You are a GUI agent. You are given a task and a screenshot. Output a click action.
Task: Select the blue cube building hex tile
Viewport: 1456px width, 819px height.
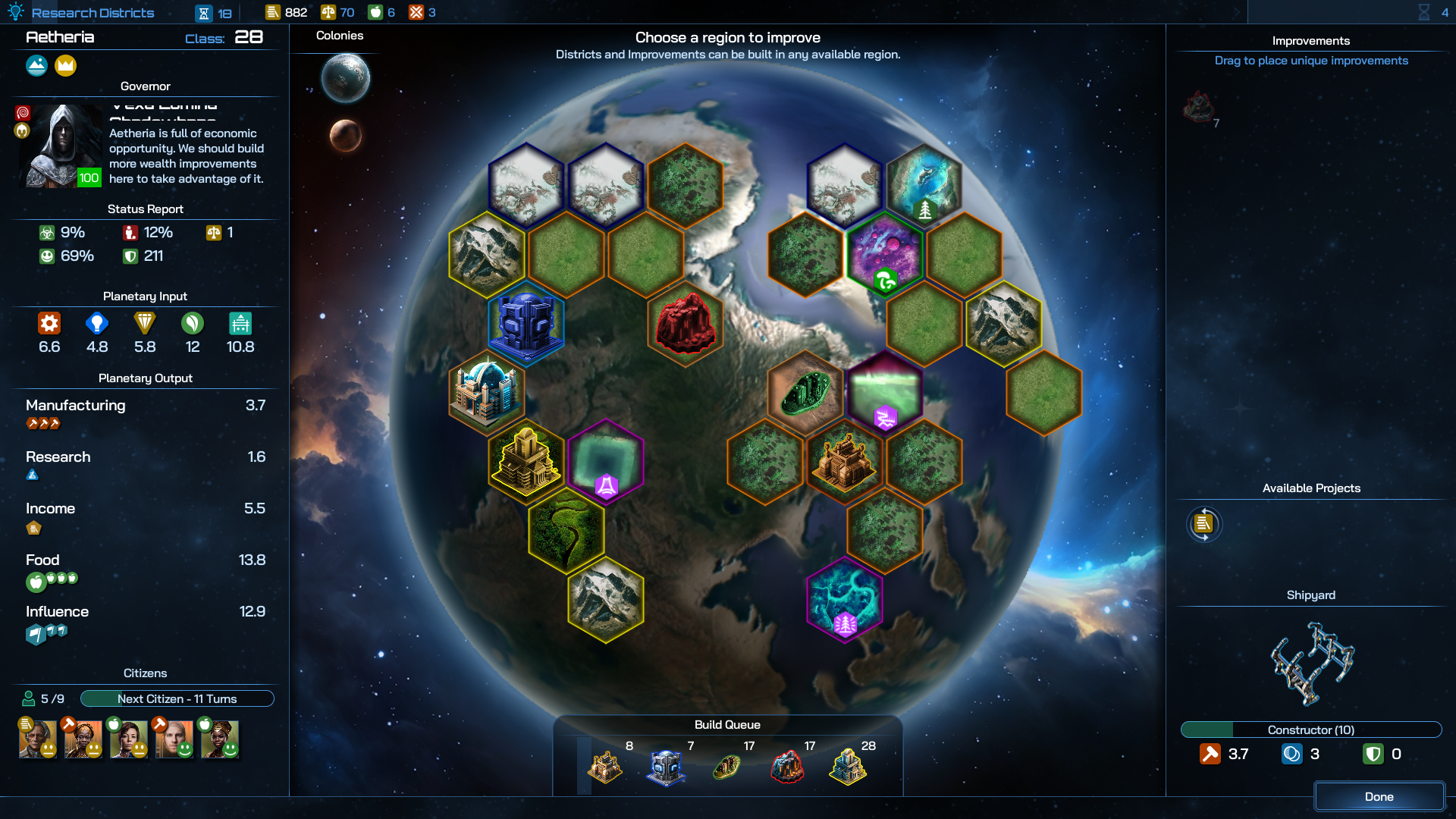coord(526,325)
